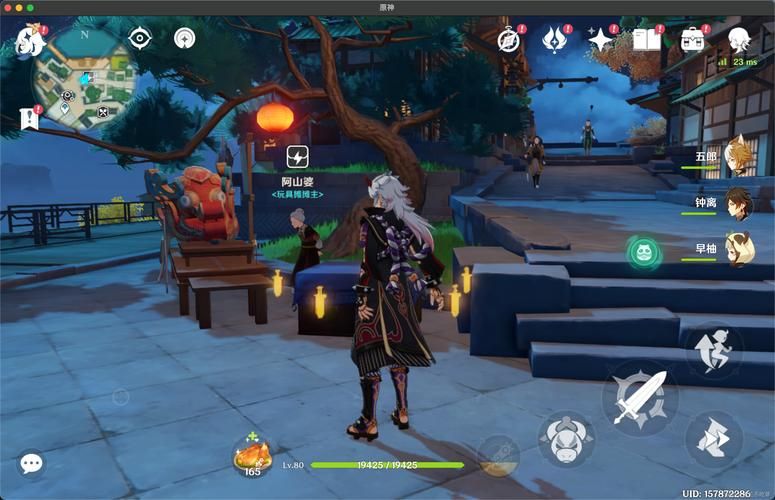
Task: Open the character screen head icon
Action: (739, 40)
